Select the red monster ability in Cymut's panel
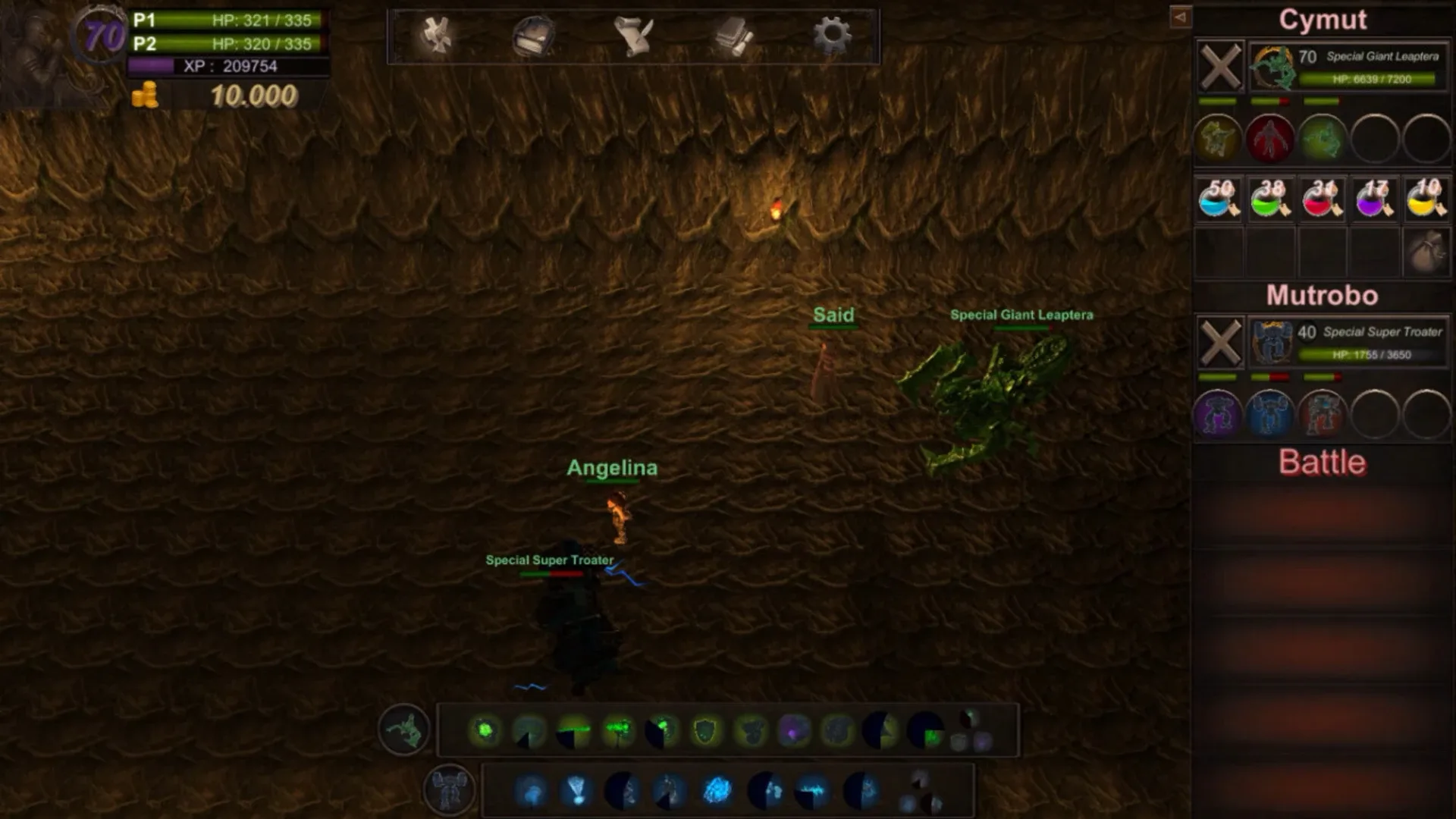 point(1271,137)
